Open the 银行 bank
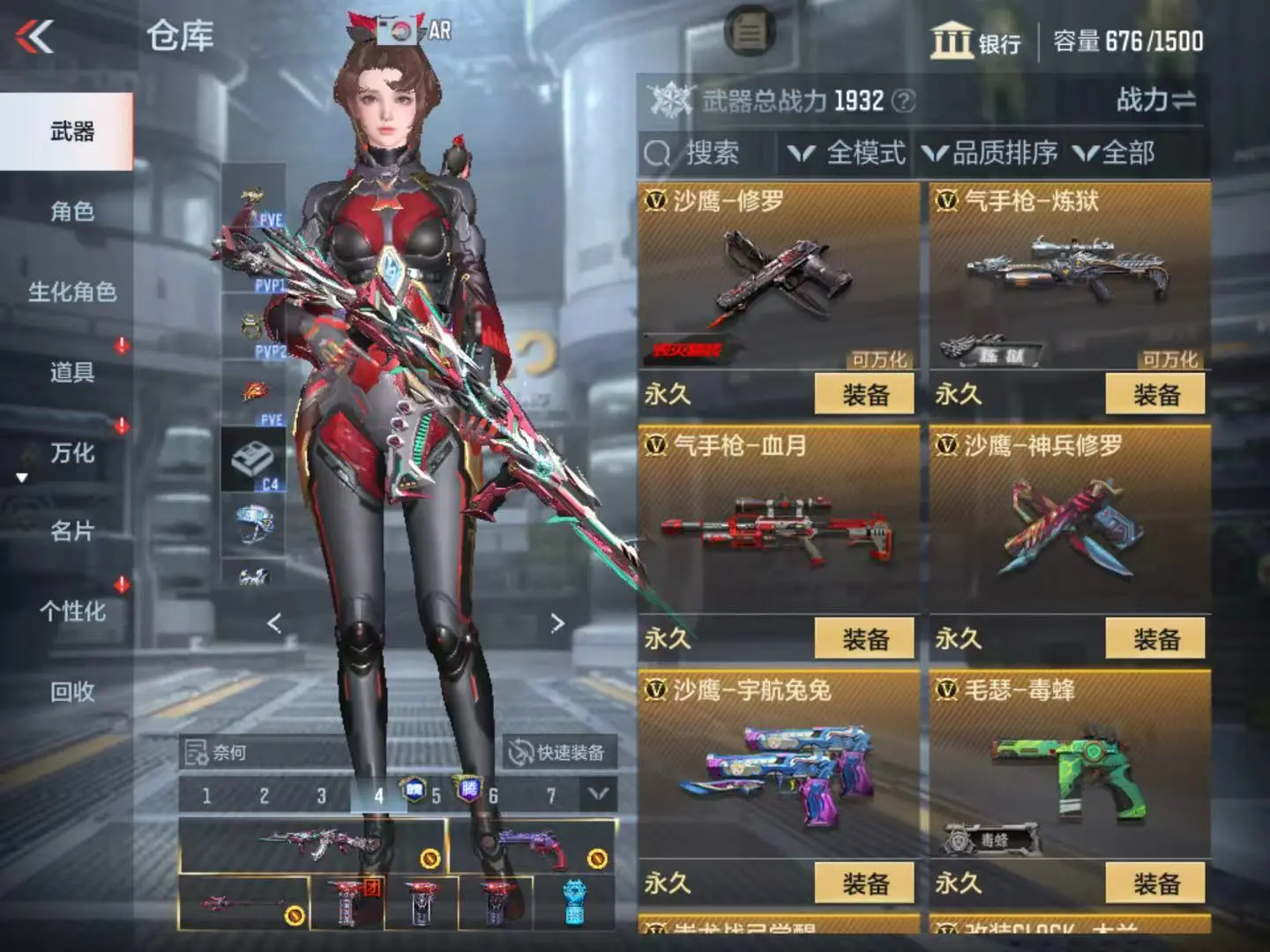The height and width of the screenshot is (952, 1270). click(975, 41)
